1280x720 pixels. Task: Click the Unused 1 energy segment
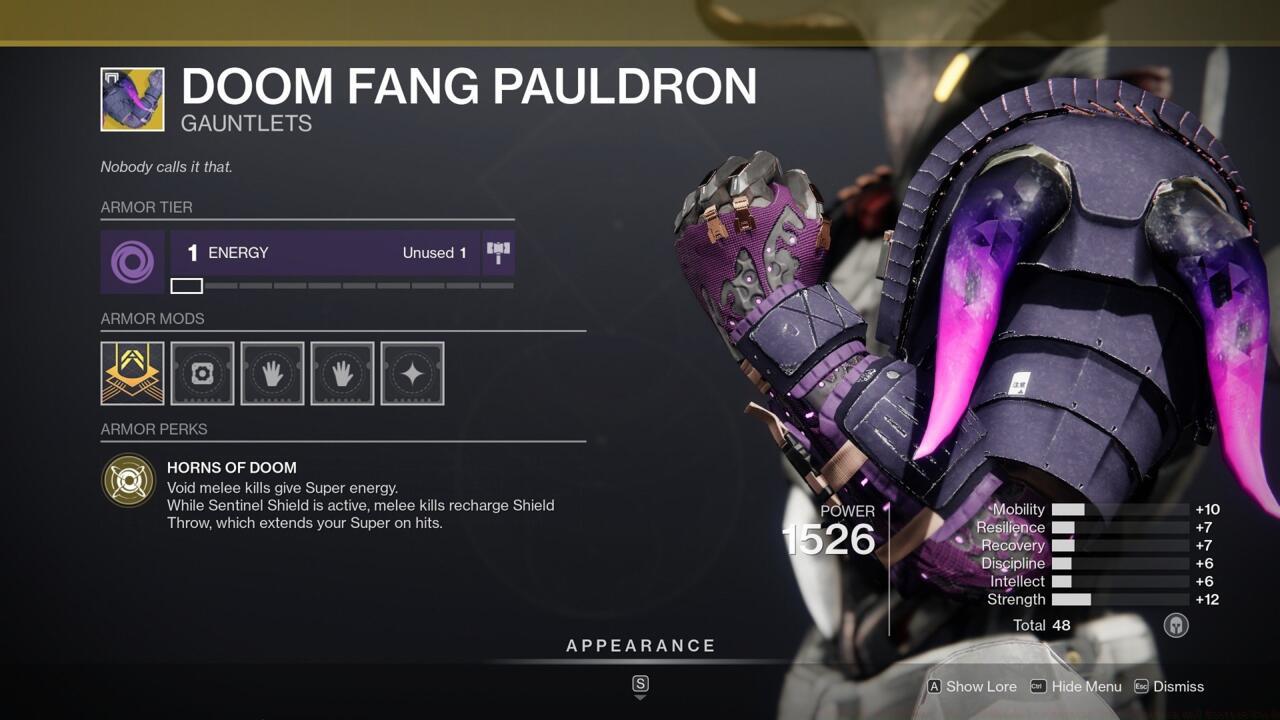[434, 252]
